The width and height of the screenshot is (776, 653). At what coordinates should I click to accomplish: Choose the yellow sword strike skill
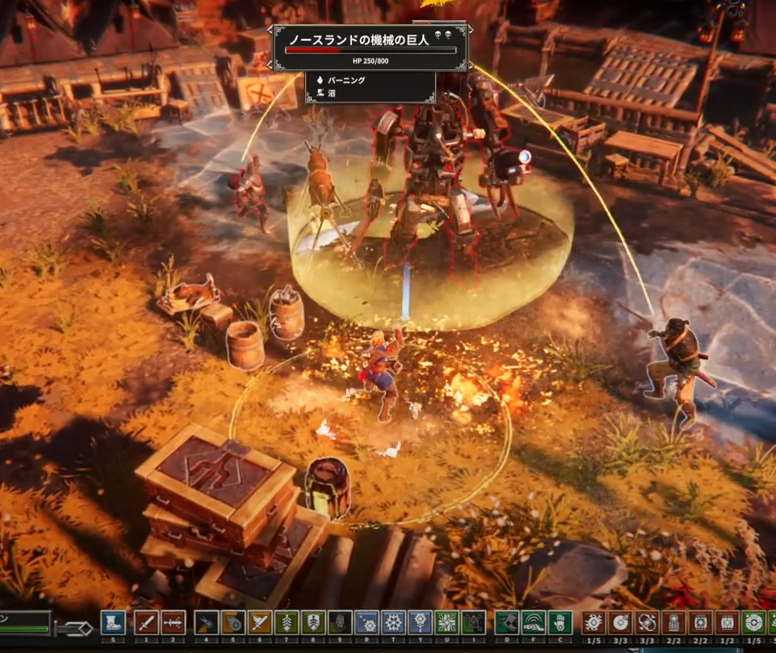tap(260, 622)
